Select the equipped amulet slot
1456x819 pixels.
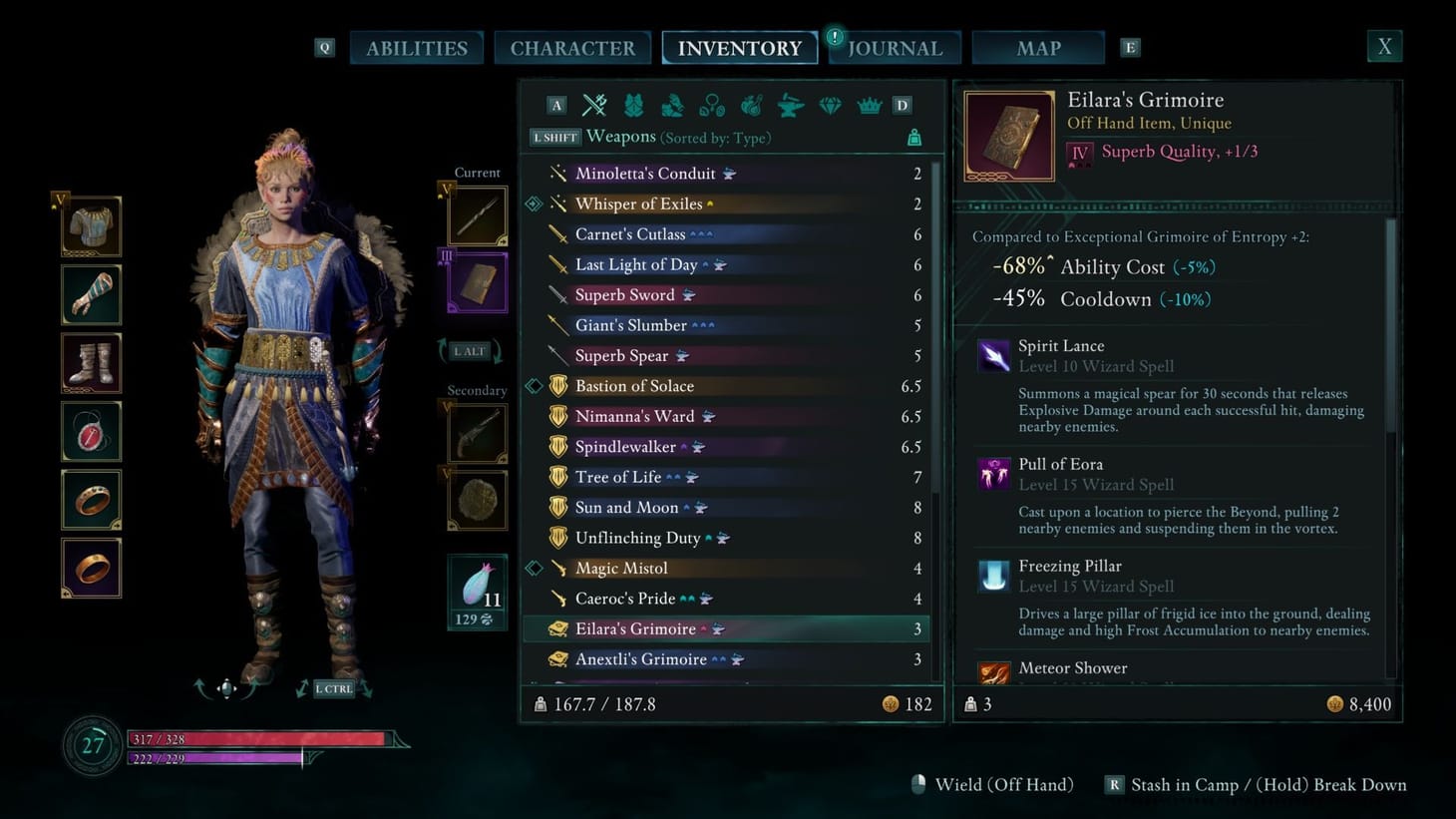tap(91, 431)
